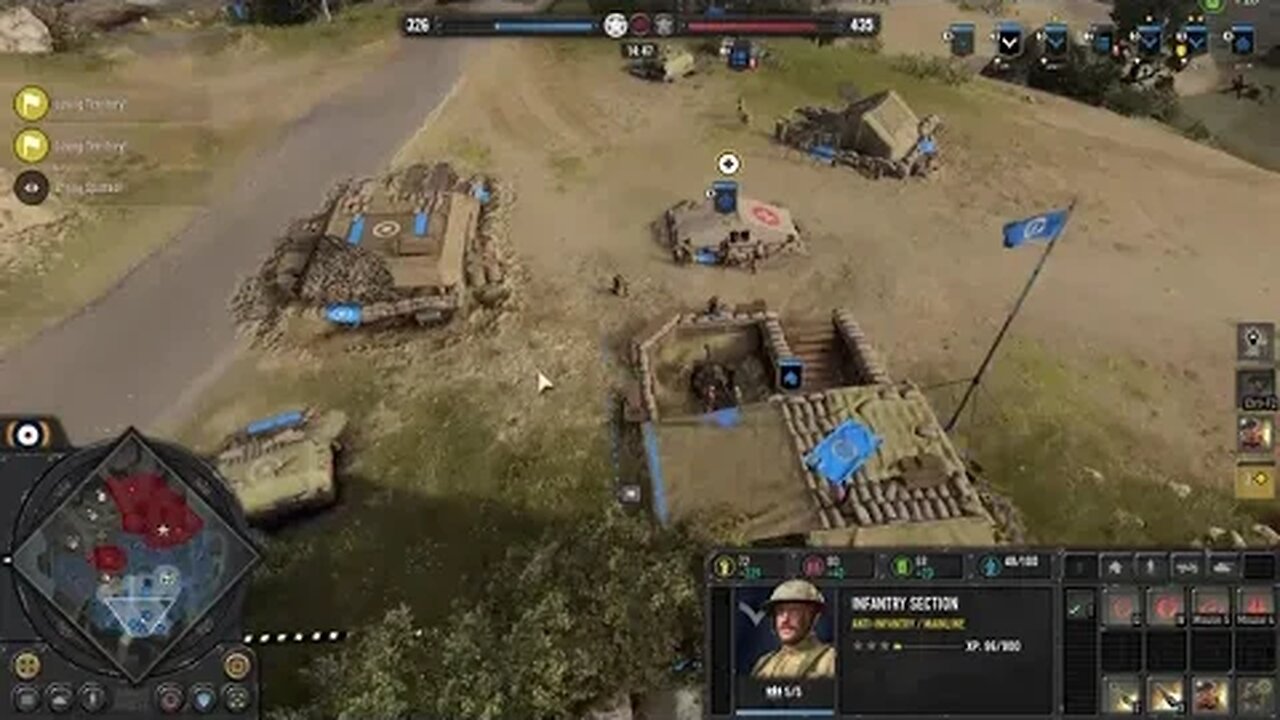Click the Enemy Spotted eye icon
1280x720 pixels.
pyautogui.click(x=33, y=186)
